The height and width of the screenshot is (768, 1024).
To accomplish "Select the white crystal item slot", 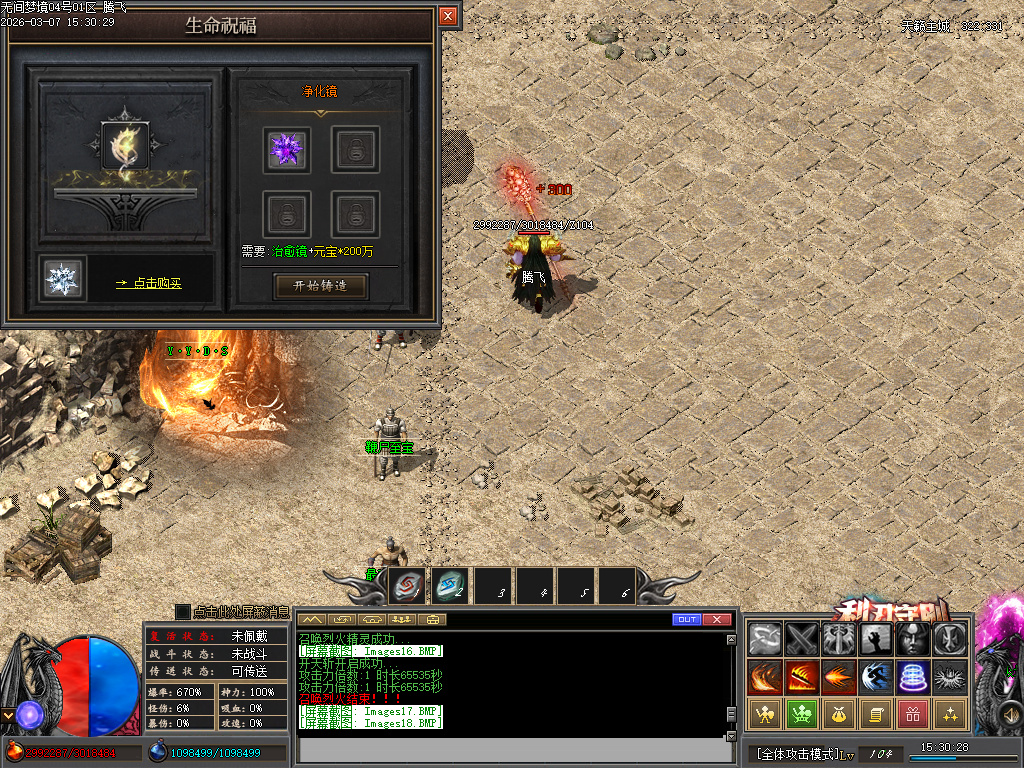I will (x=63, y=279).
